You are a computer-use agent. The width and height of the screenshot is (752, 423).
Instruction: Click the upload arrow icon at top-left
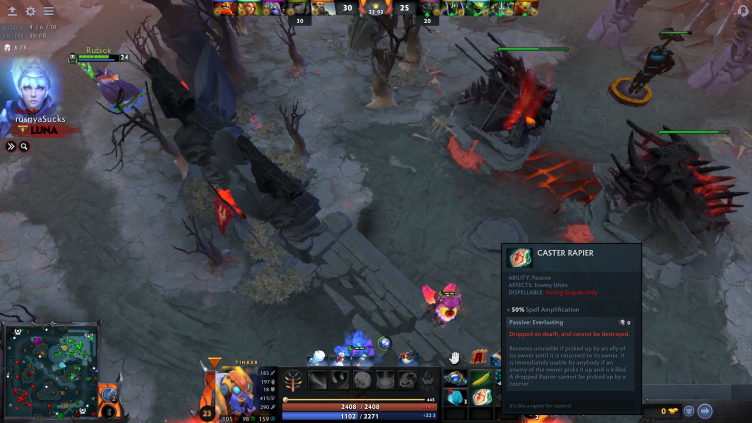coord(13,11)
